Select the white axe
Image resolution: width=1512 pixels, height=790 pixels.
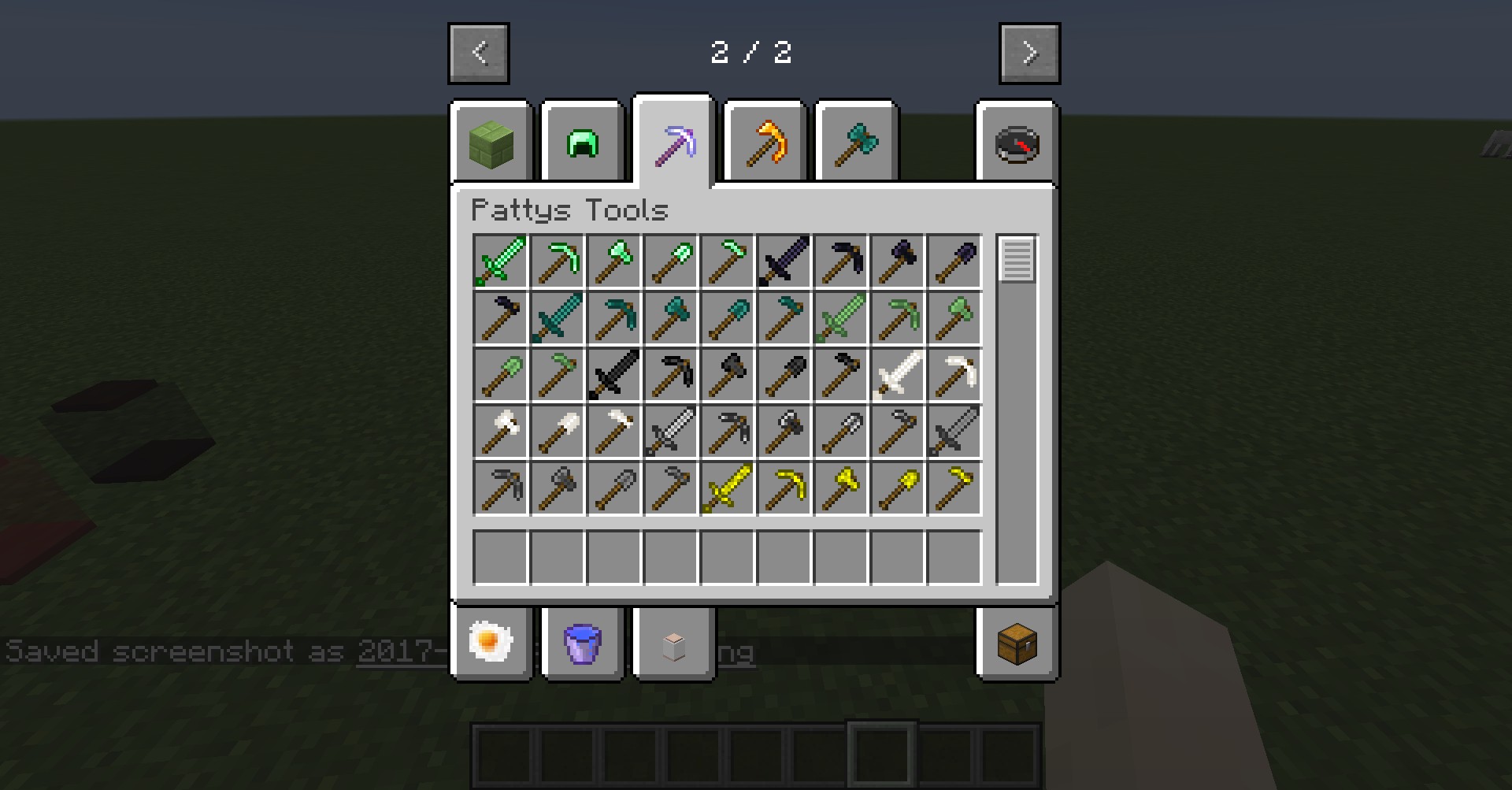501,432
